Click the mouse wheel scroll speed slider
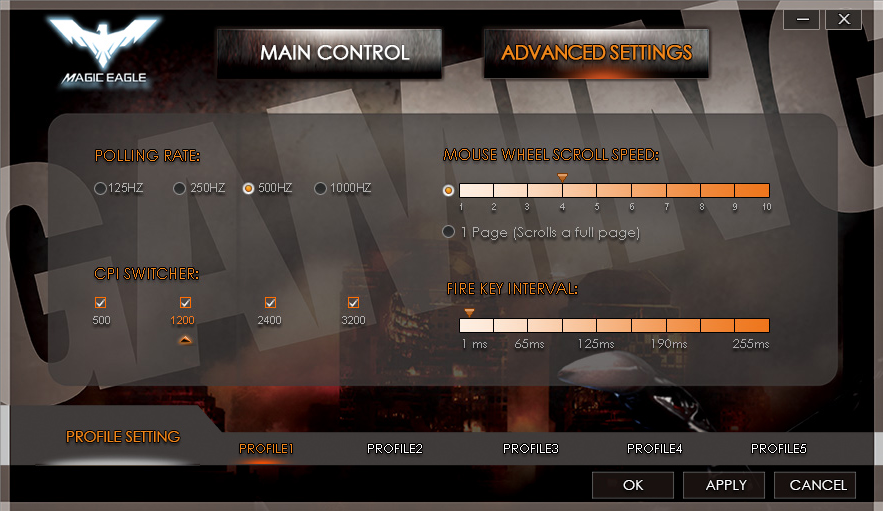Screen dimensions: 883x511 tap(614, 190)
